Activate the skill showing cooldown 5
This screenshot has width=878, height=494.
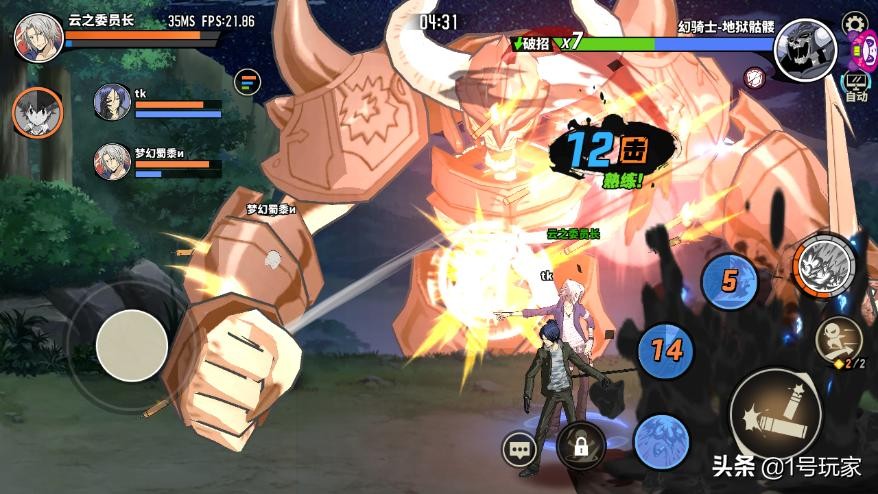click(729, 281)
